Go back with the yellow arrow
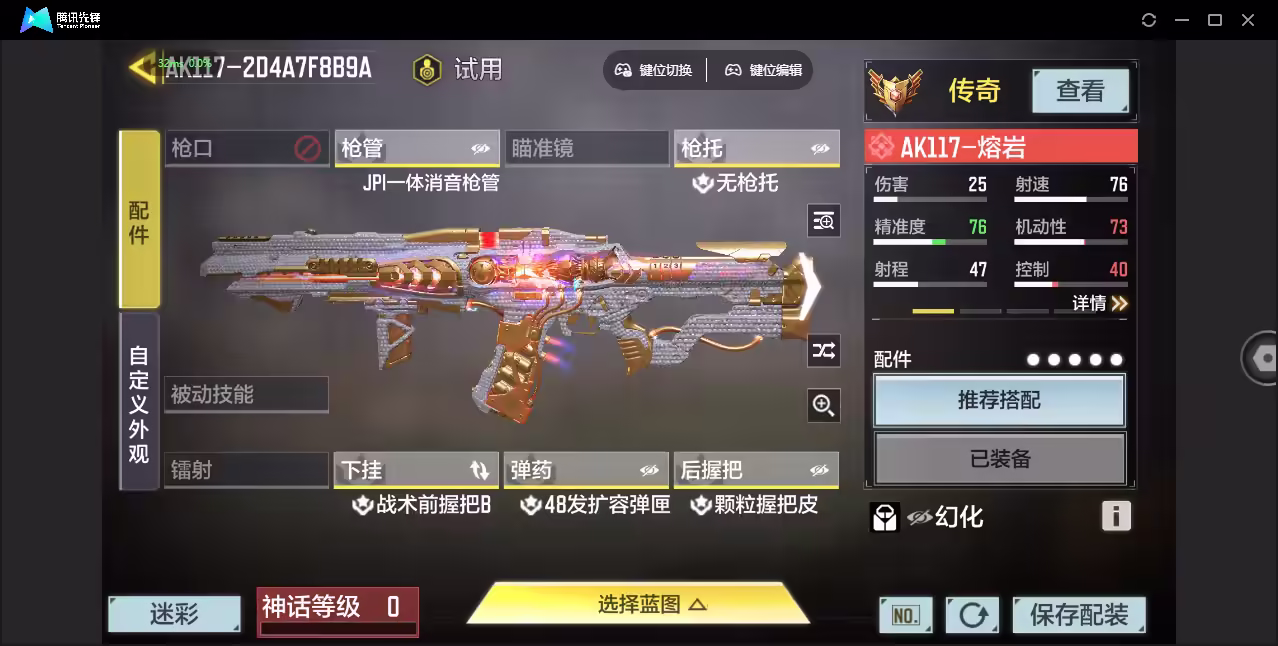This screenshot has width=1278, height=646. [x=143, y=67]
